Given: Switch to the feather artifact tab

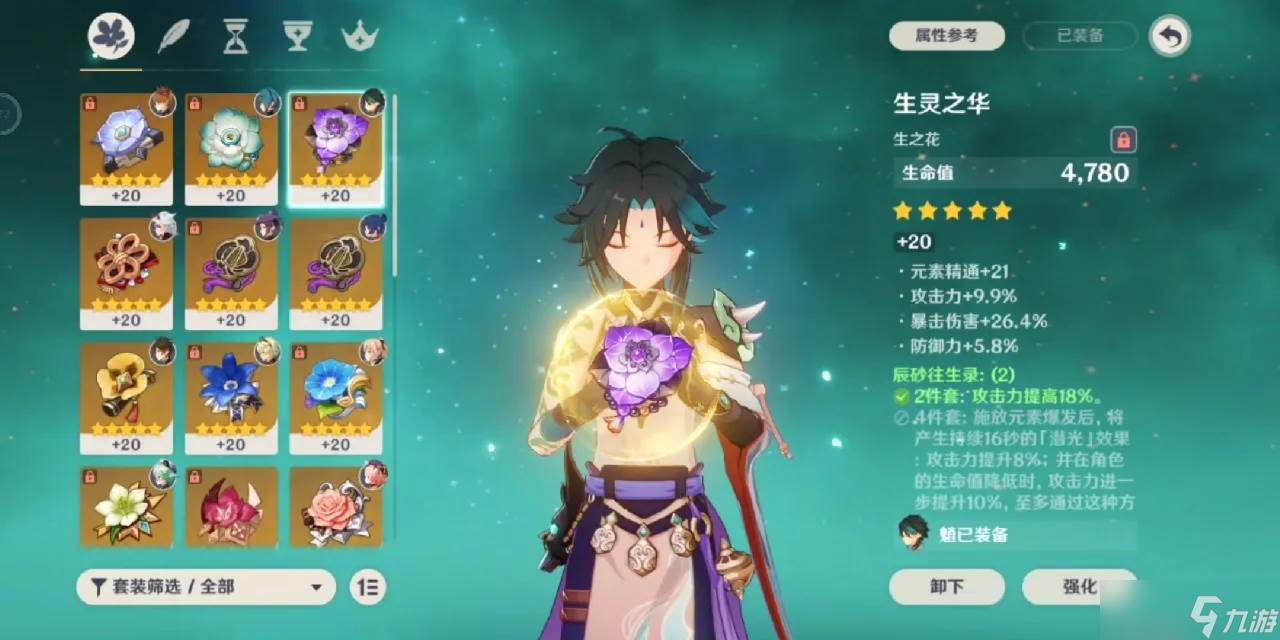Looking at the screenshot, I should pyautogui.click(x=173, y=38).
